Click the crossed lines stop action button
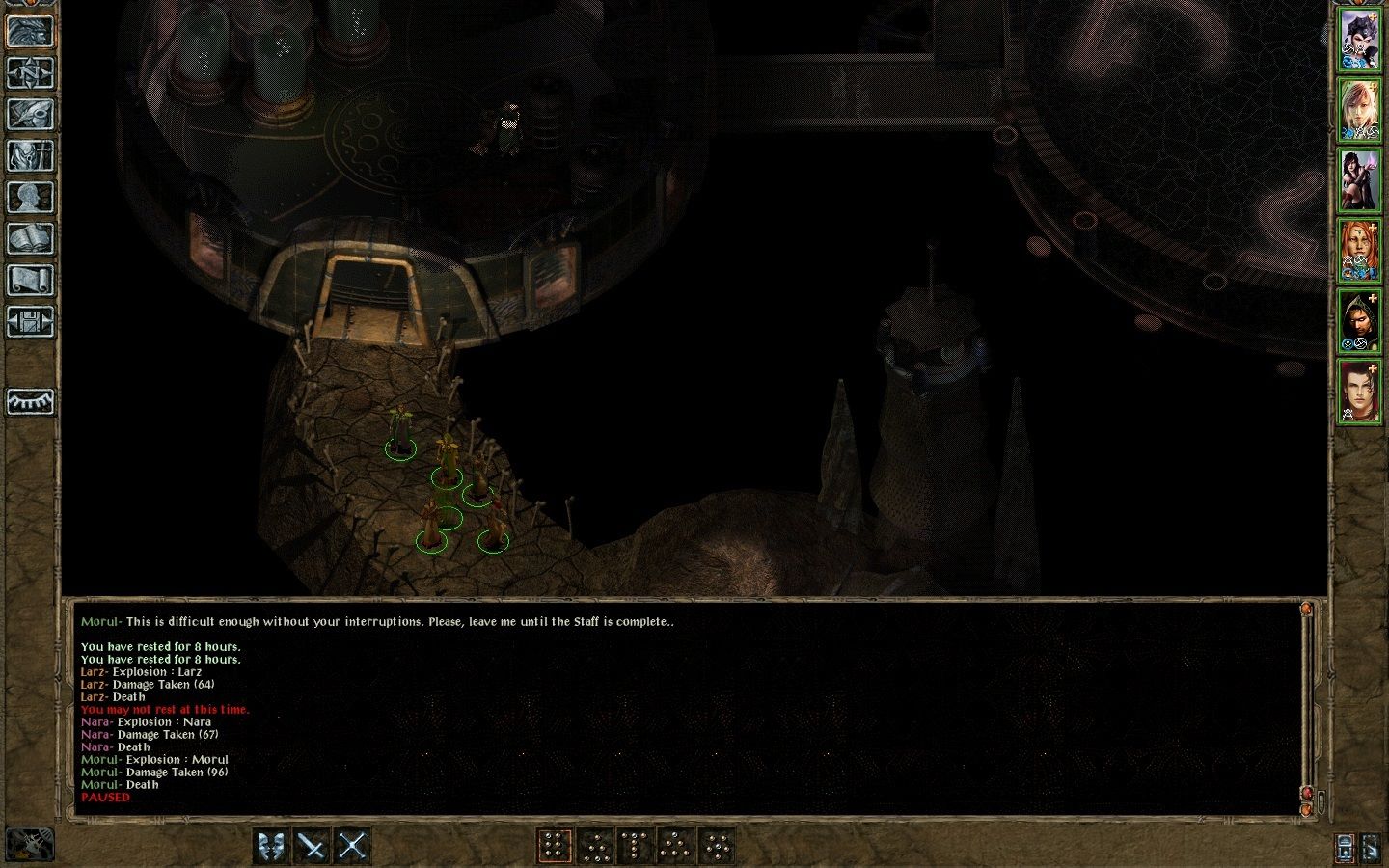Screen dimensions: 1389x868 click(353, 846)
